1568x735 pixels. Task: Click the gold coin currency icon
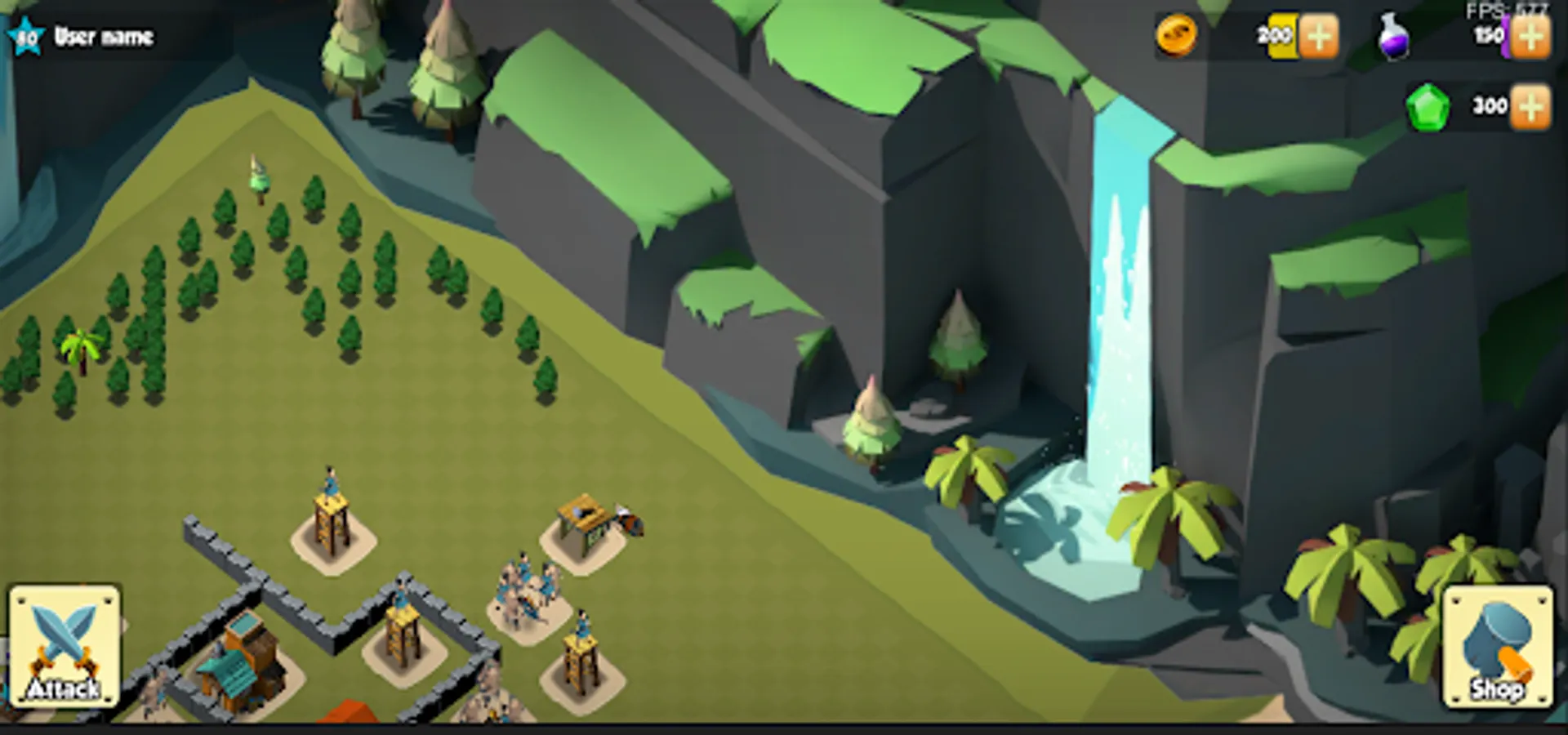tap(1178, 37)
